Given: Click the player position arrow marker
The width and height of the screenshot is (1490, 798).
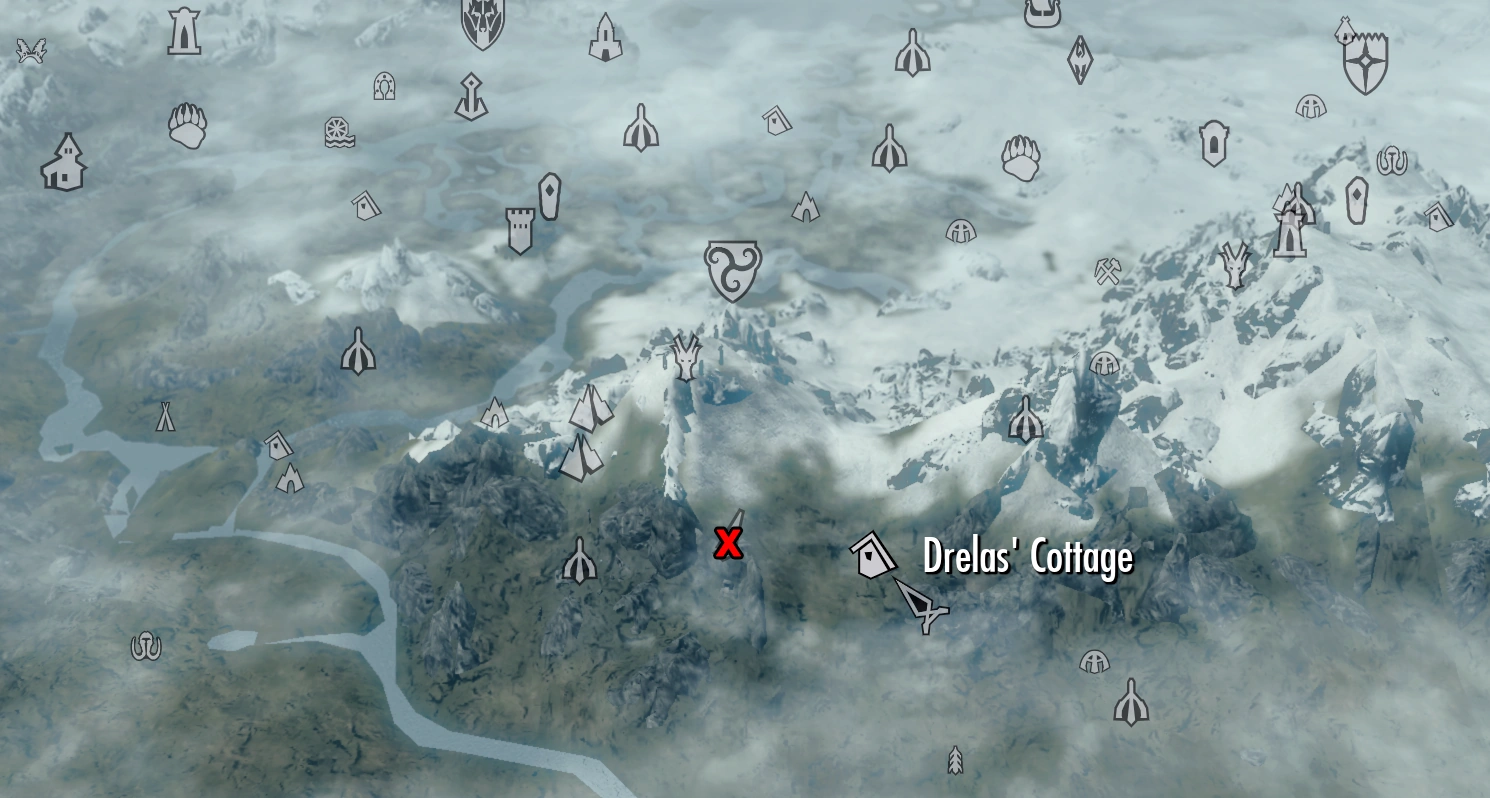Looking at the screenshot, I should 923,605.
